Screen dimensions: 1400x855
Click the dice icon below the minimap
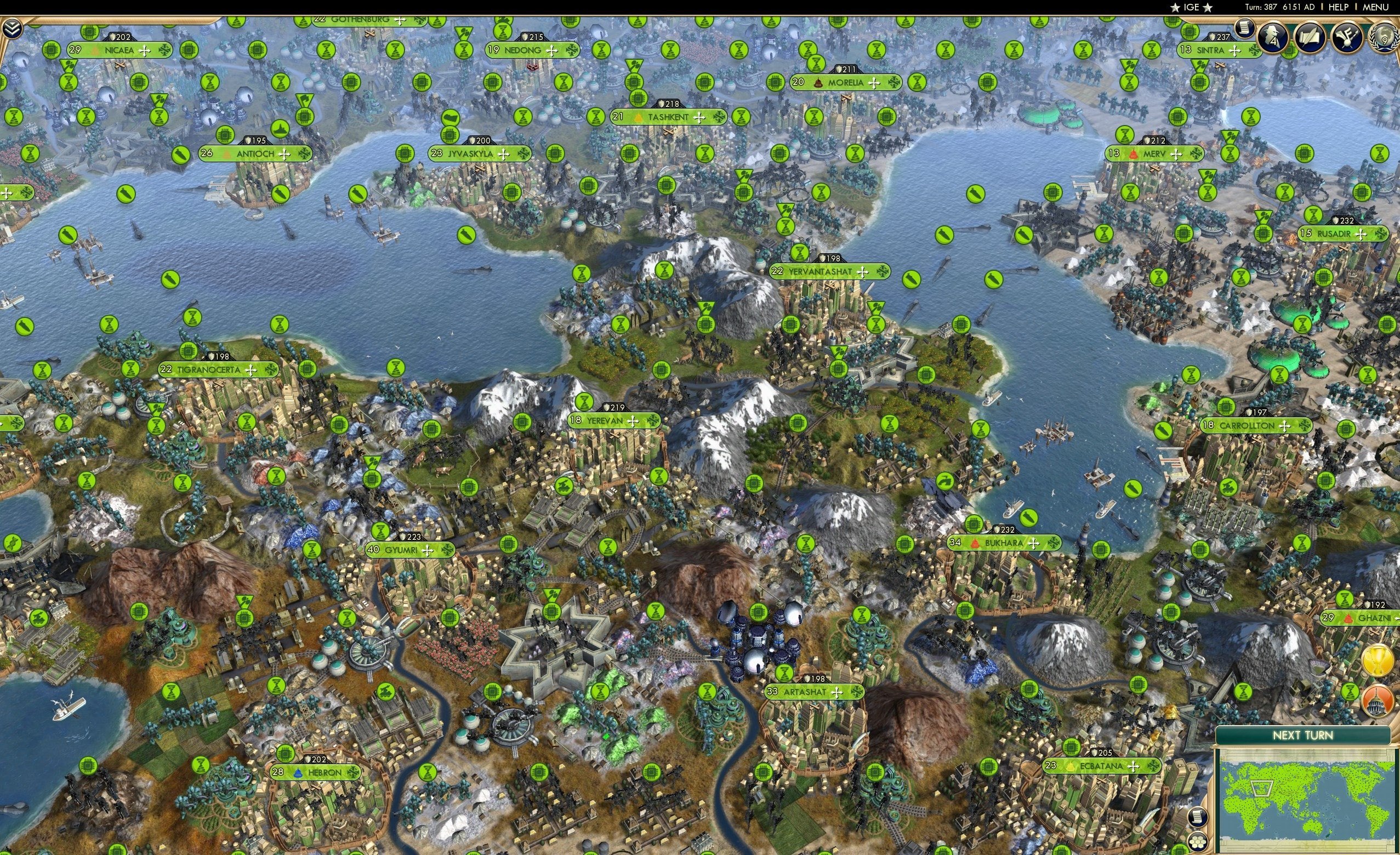(x=1198, y=844)
